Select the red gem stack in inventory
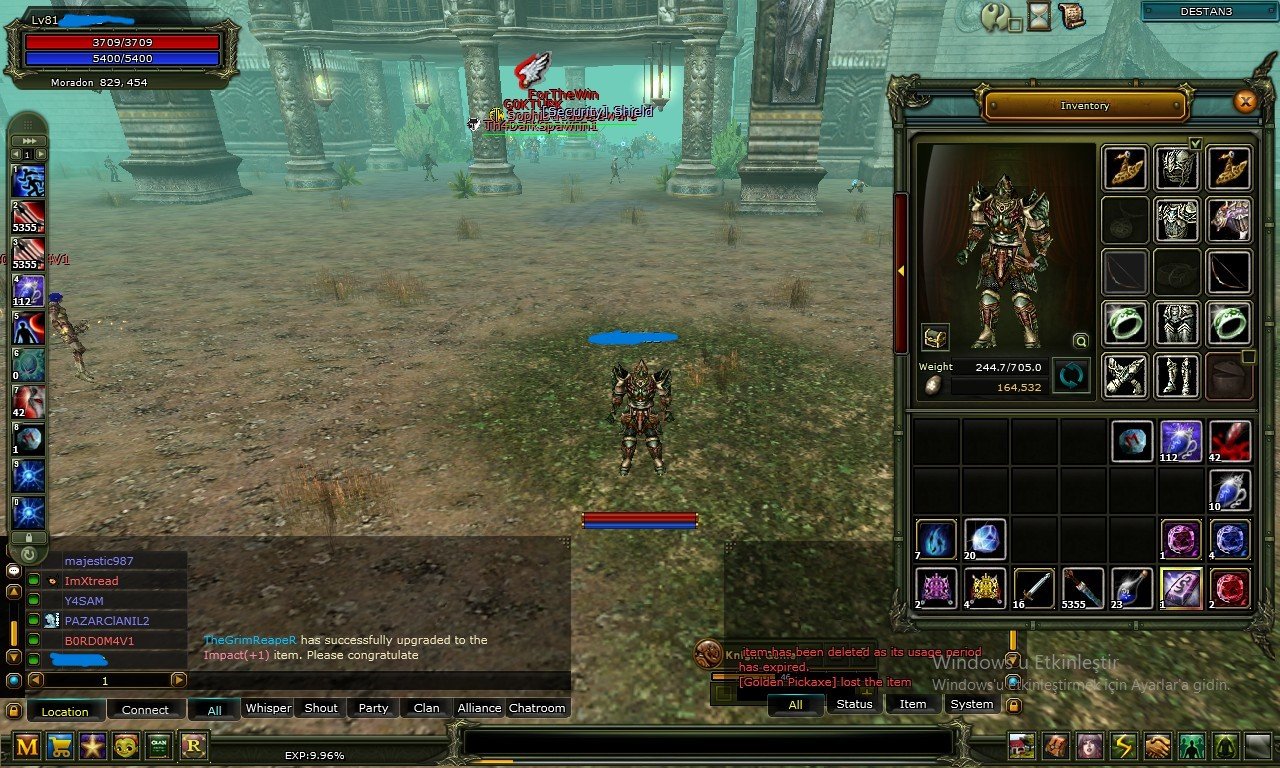Image resolution: width=1280 pixels, height=768 pixels. click(x=1230, y=588)
